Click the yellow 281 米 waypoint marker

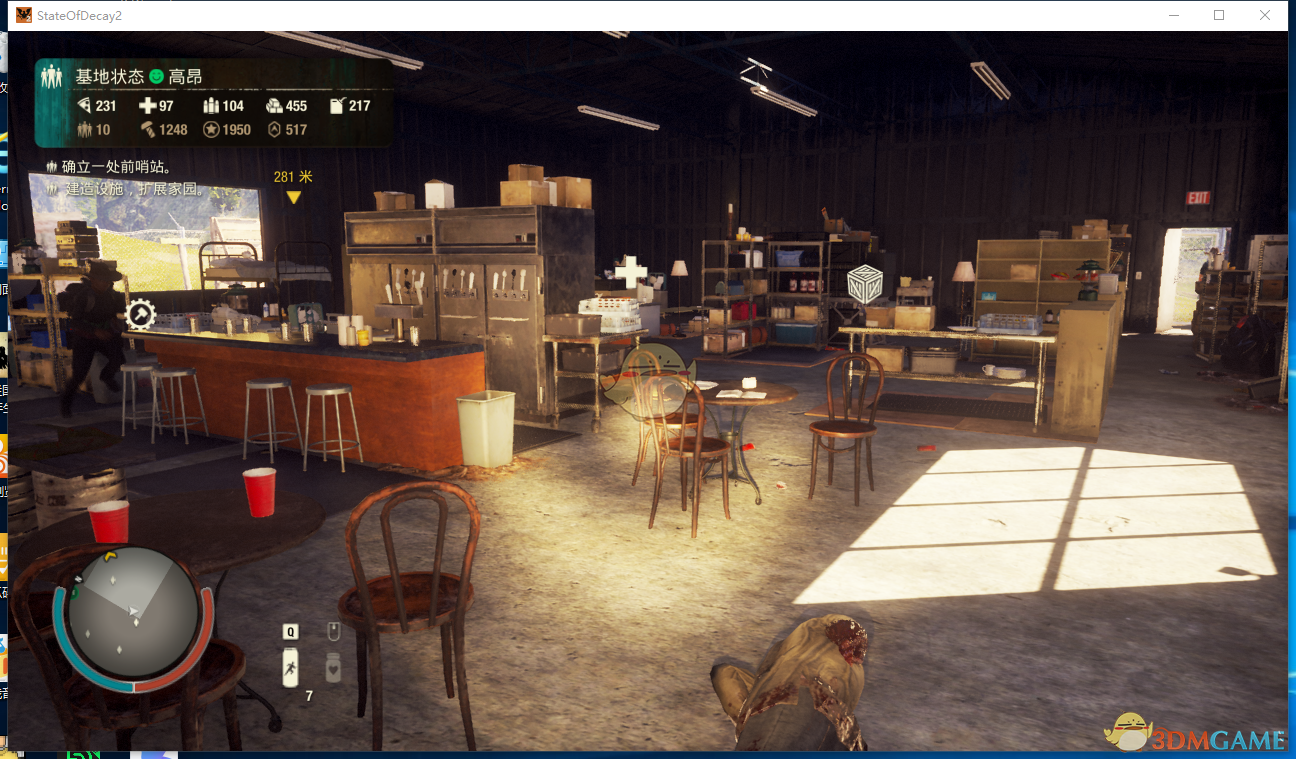point(293,197)
